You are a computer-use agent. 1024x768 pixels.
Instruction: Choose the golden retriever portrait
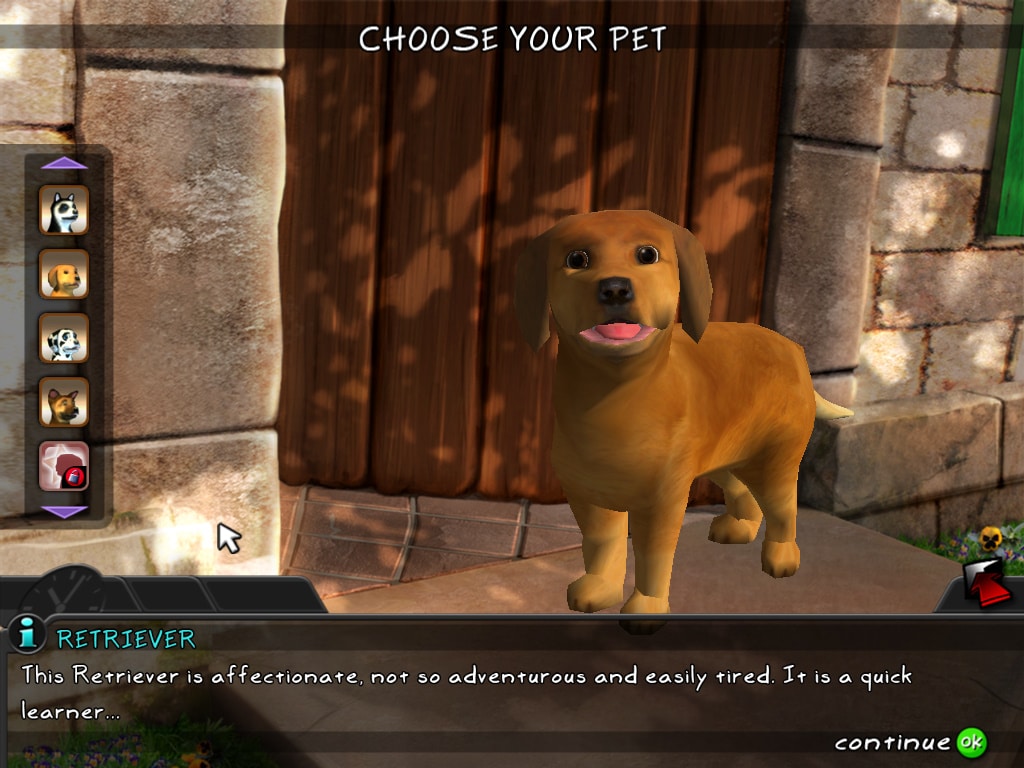pos(64,274)
